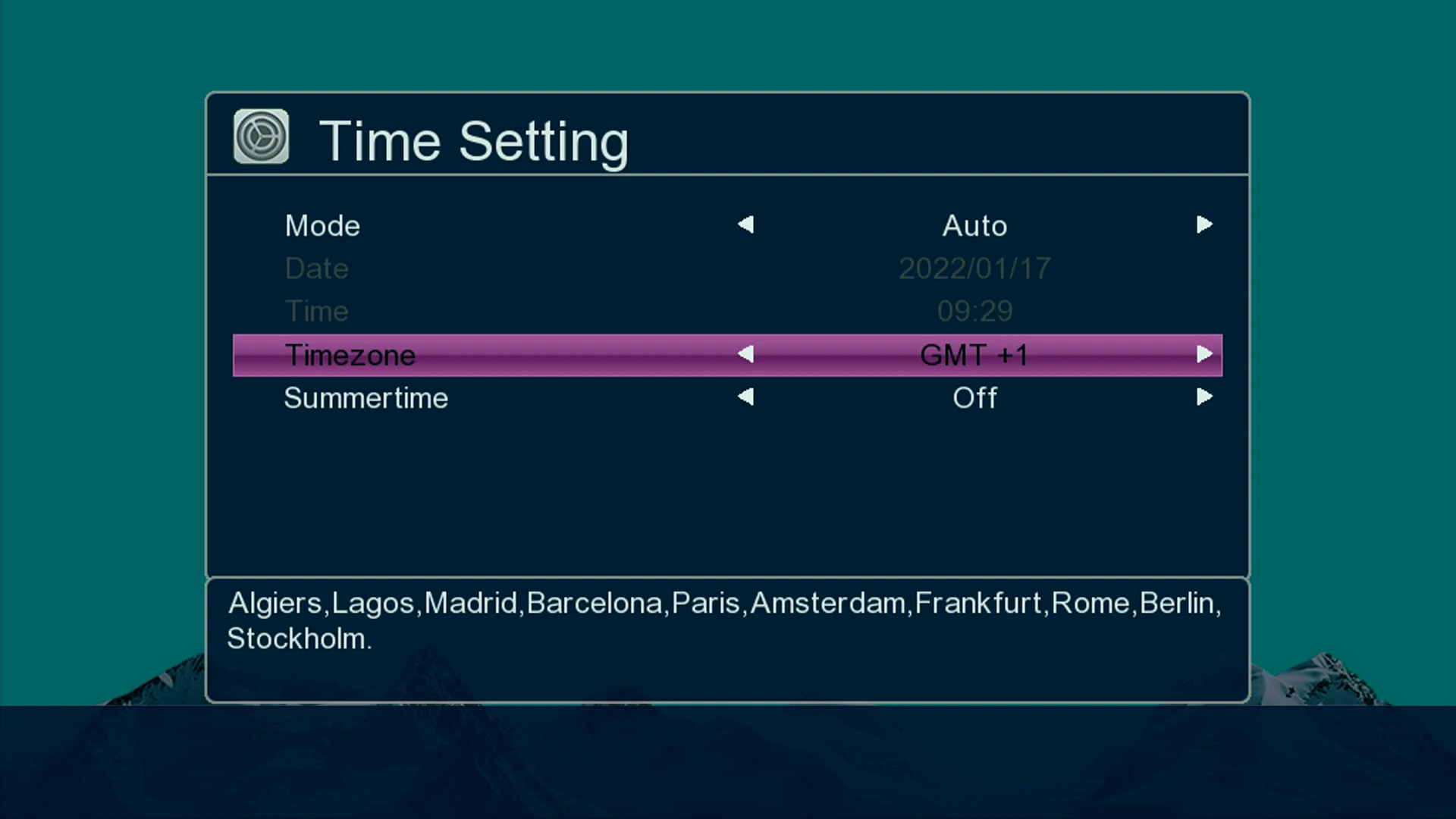Click the left arrow beside Mode Auto
This screenshot has height=819, width=1456.
click(x=745, y=224)
